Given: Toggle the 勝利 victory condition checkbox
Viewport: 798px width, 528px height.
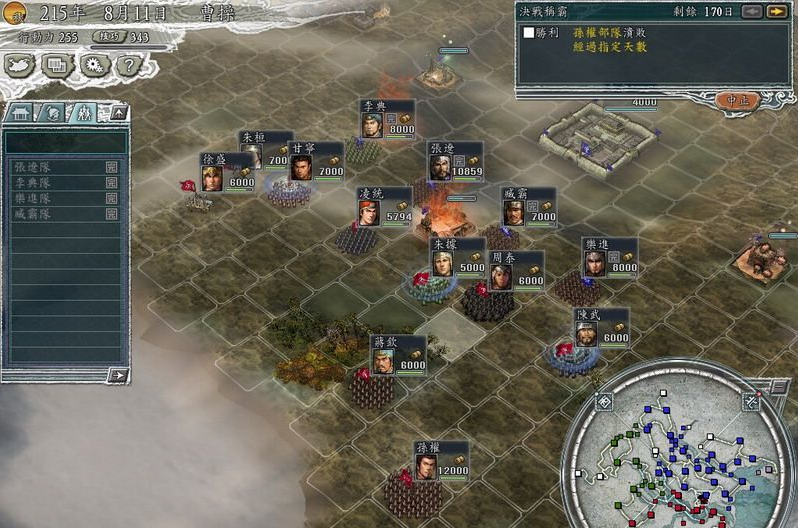Looking at the screenshot, I should pyautogui.click(x=528, y=33).
